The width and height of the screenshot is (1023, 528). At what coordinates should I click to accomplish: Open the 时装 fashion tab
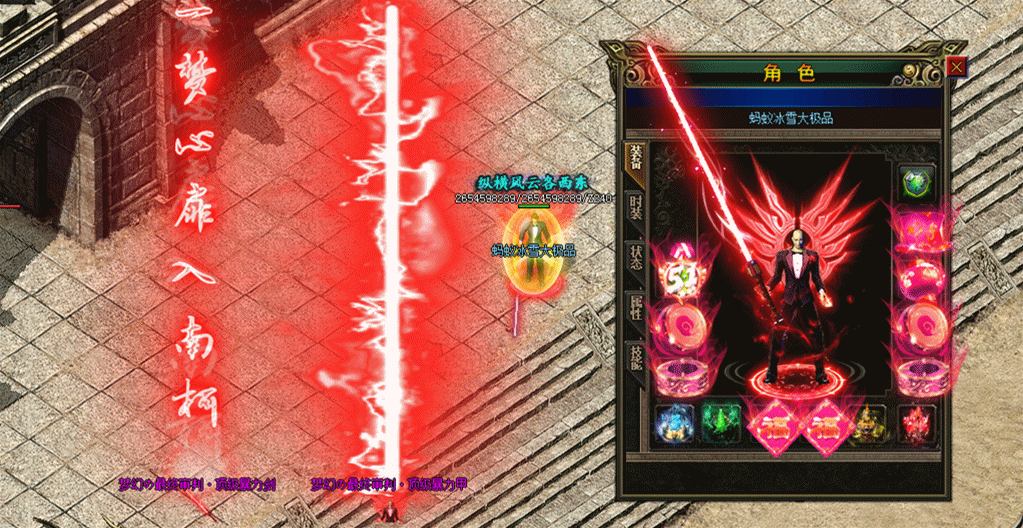(x=634, y=206)
